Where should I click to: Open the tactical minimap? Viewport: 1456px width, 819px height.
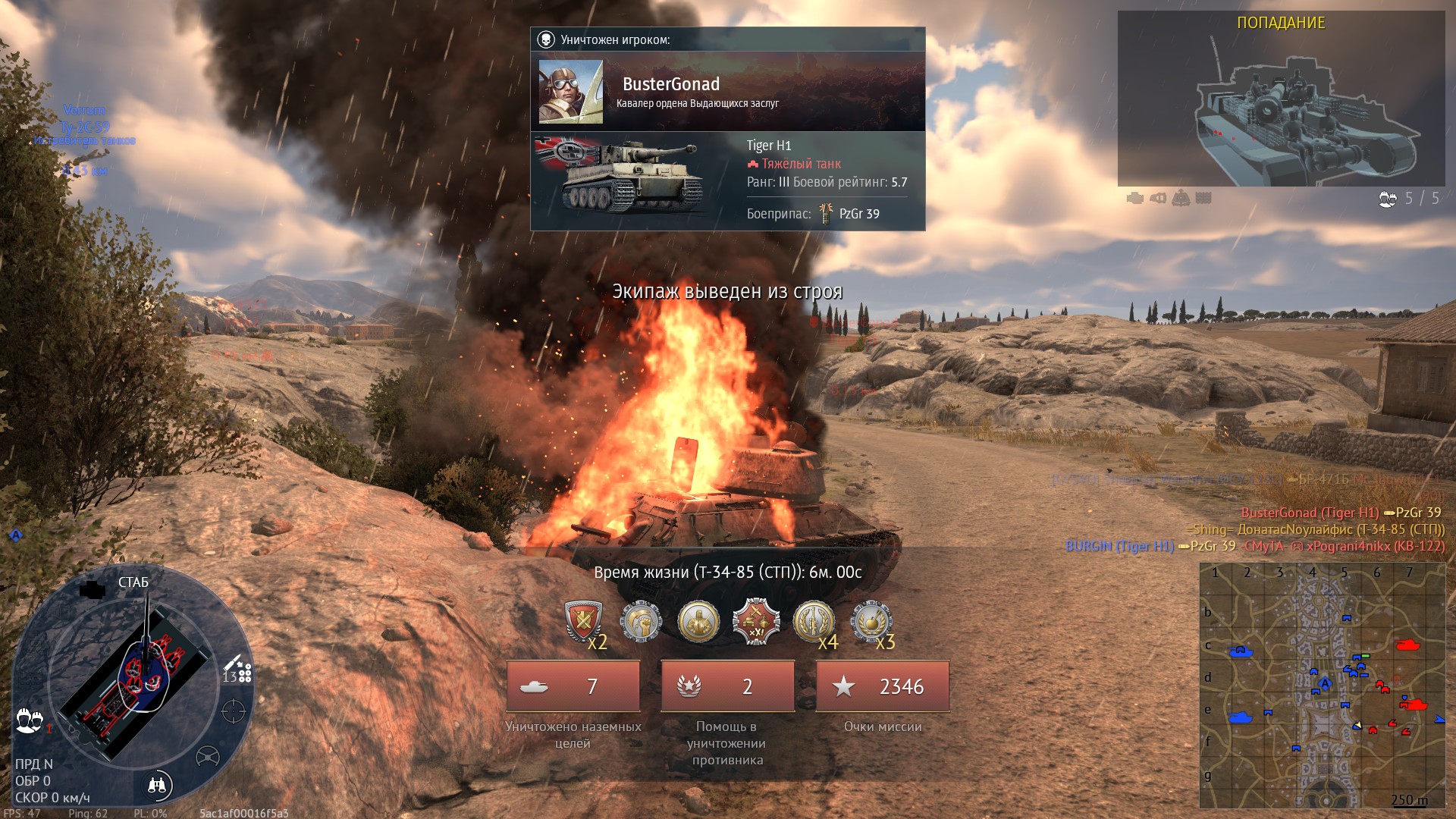tap(1322, 685)
